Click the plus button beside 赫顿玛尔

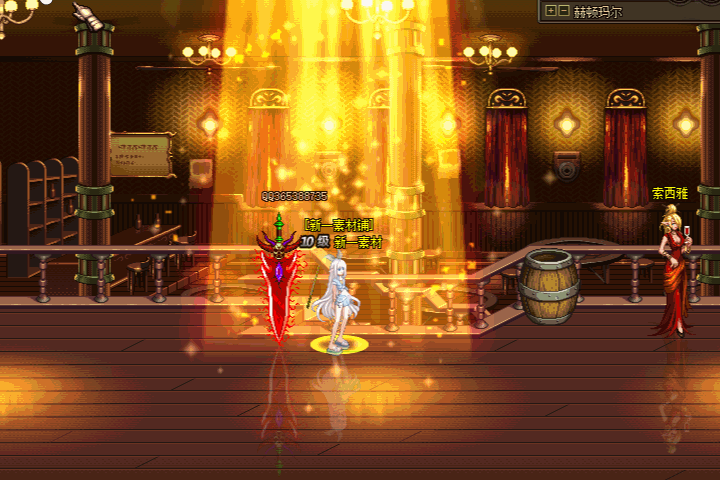click(x=551, y=11)
